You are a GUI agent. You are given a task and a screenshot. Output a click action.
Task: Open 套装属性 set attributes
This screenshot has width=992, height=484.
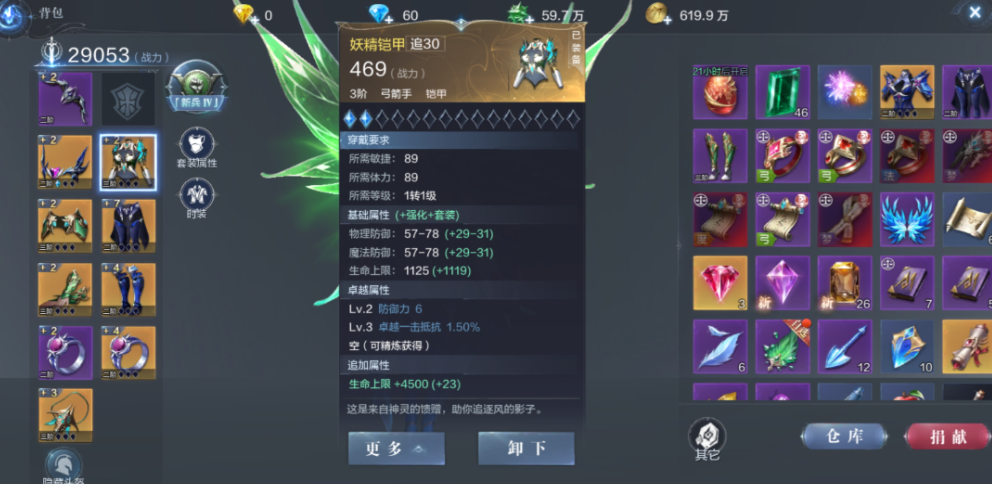click(197, 148)
